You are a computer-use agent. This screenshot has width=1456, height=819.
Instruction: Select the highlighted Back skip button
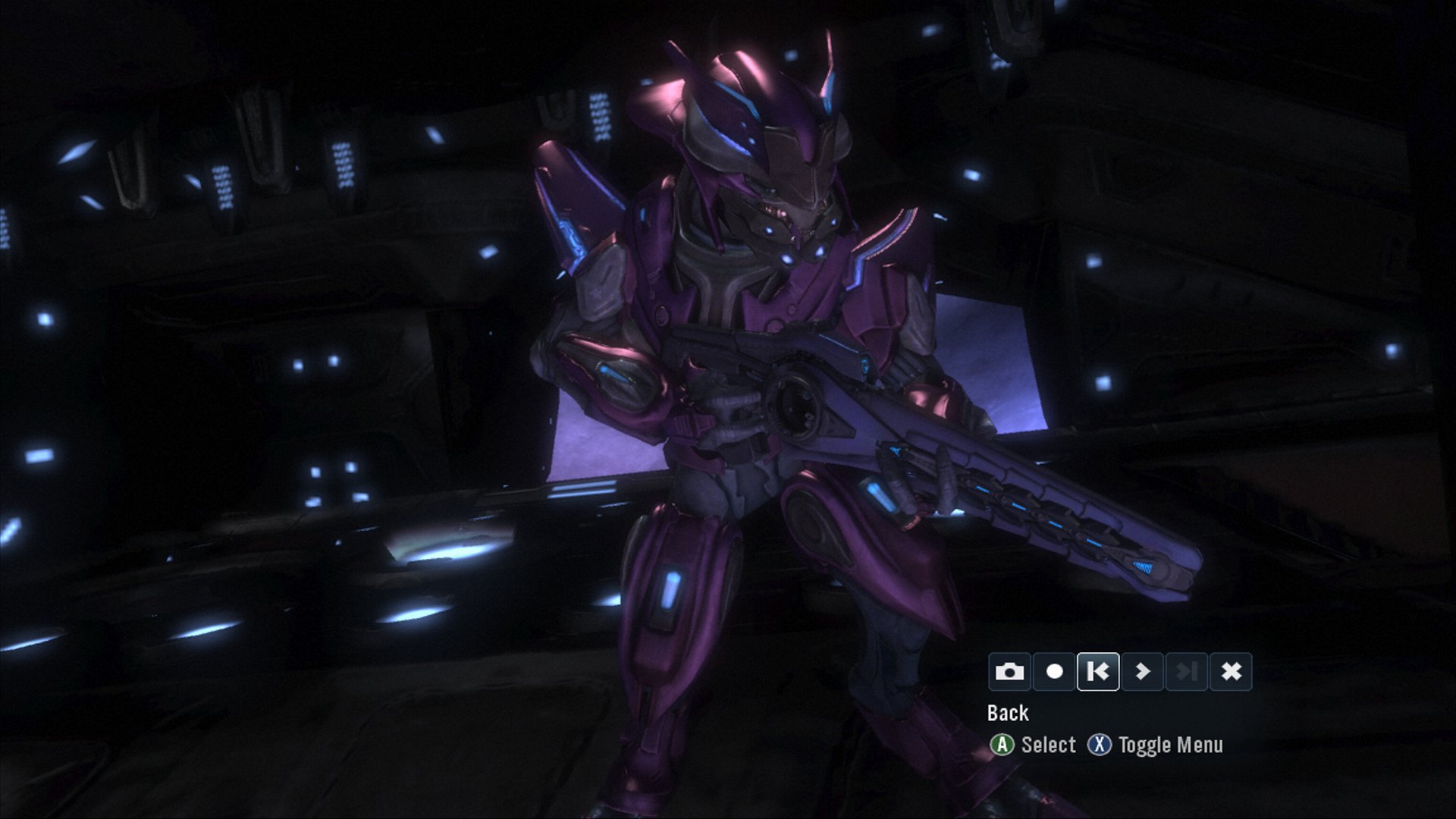[x=1098, y=672]
